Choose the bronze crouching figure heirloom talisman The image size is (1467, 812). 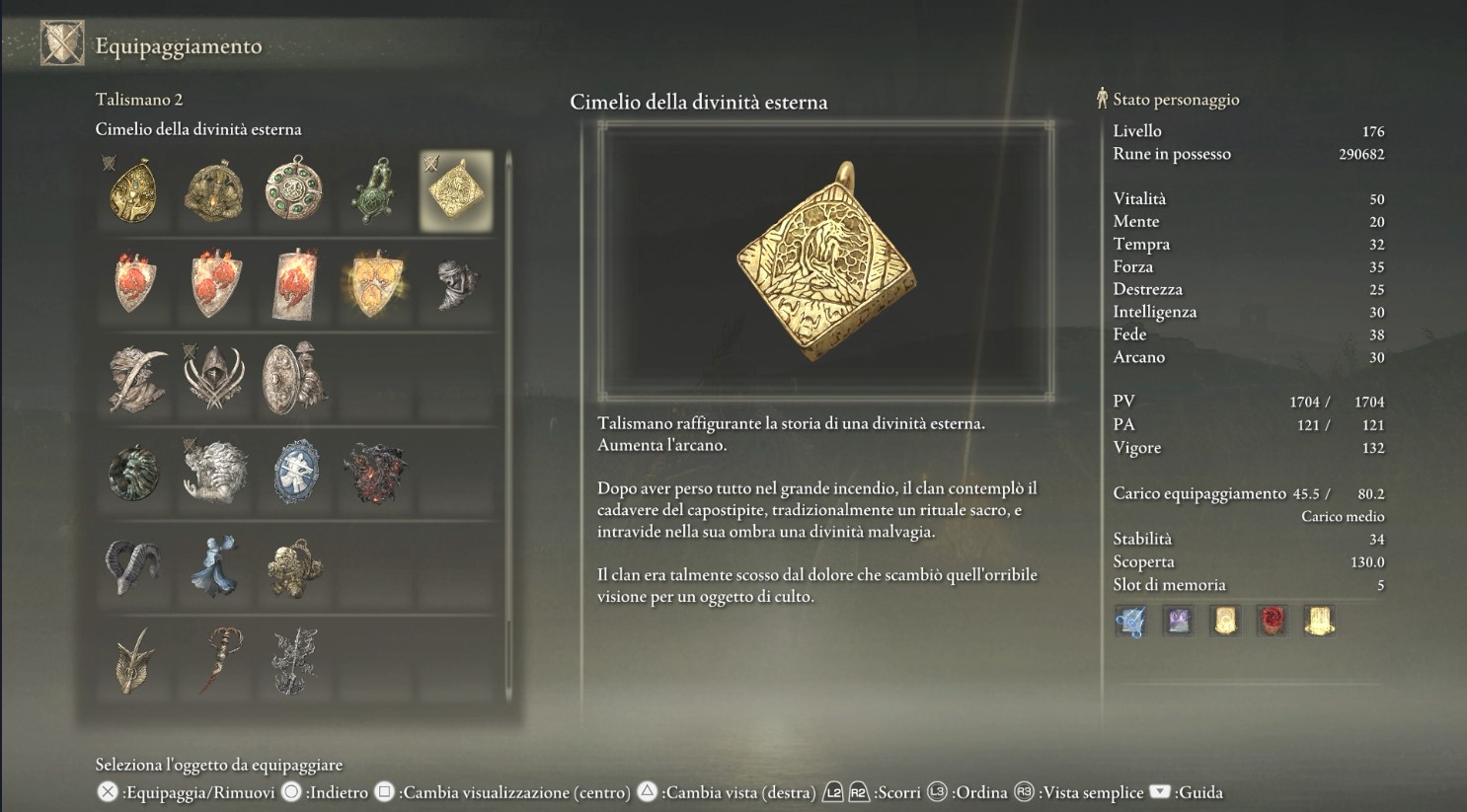[x=214, y=190]
